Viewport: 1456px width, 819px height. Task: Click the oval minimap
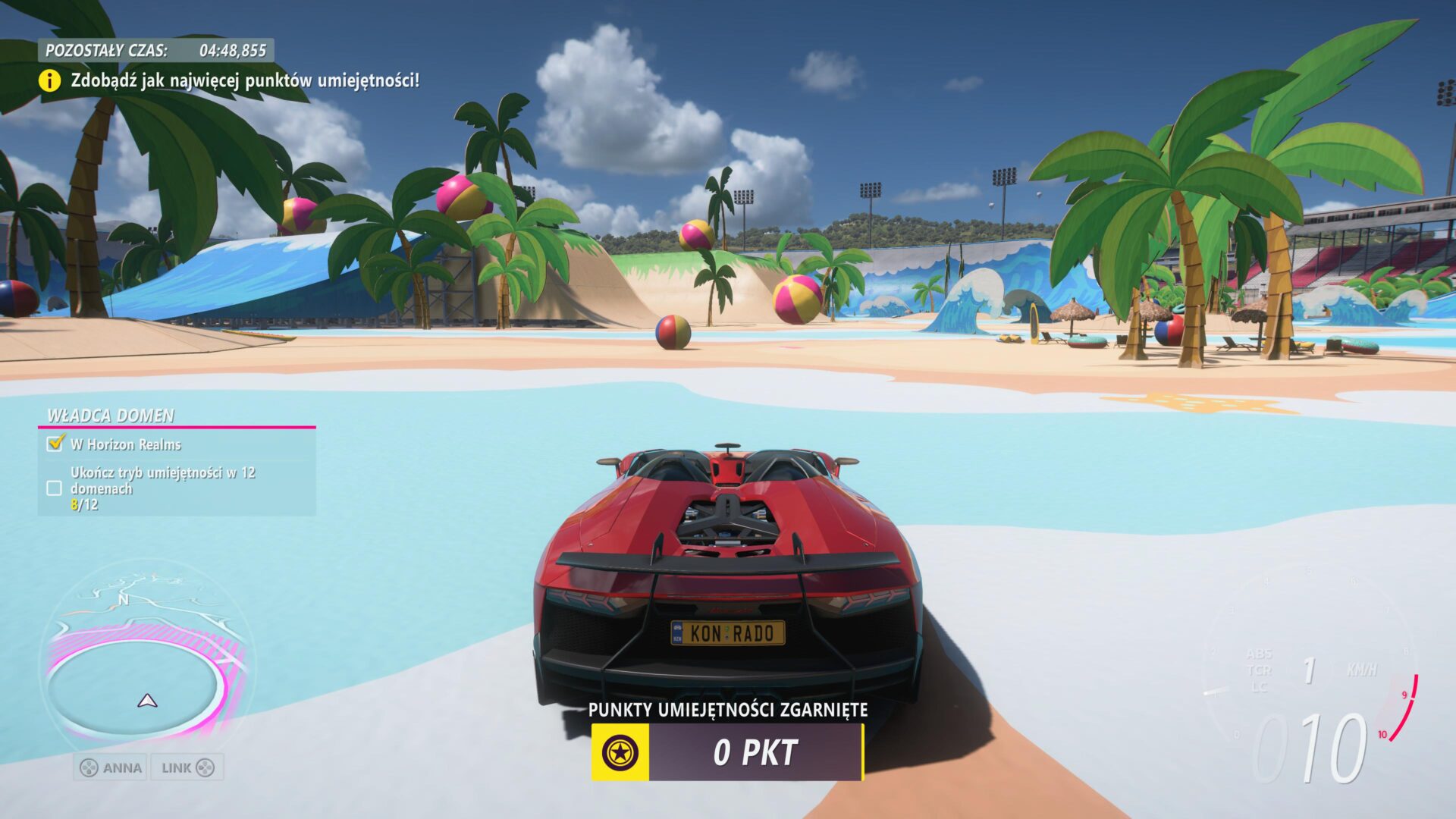pyautogui.click(x=144, y=667)
